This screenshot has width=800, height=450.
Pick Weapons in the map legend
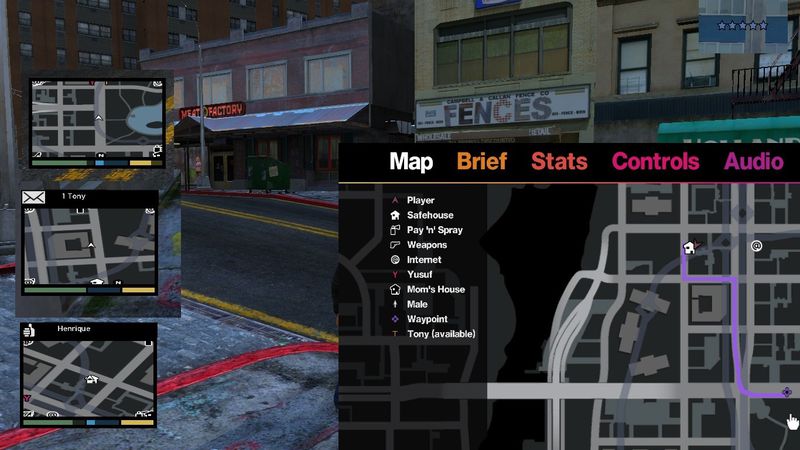coord(427,245)
